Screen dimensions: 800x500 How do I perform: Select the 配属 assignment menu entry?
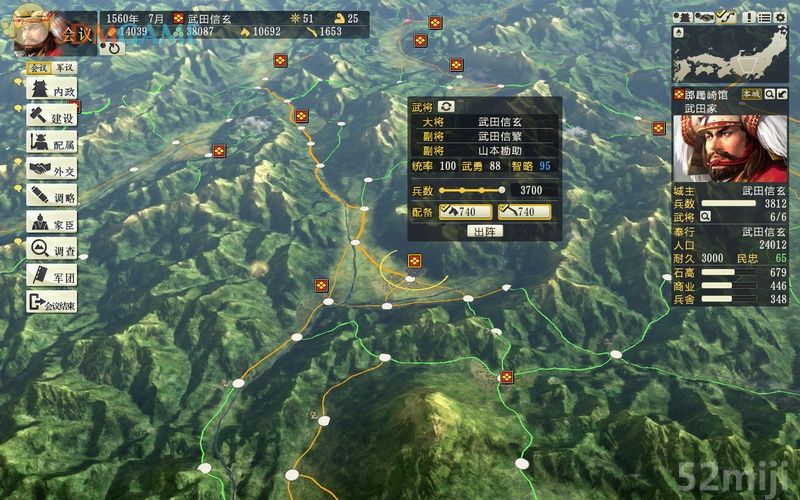click(52, 144)
